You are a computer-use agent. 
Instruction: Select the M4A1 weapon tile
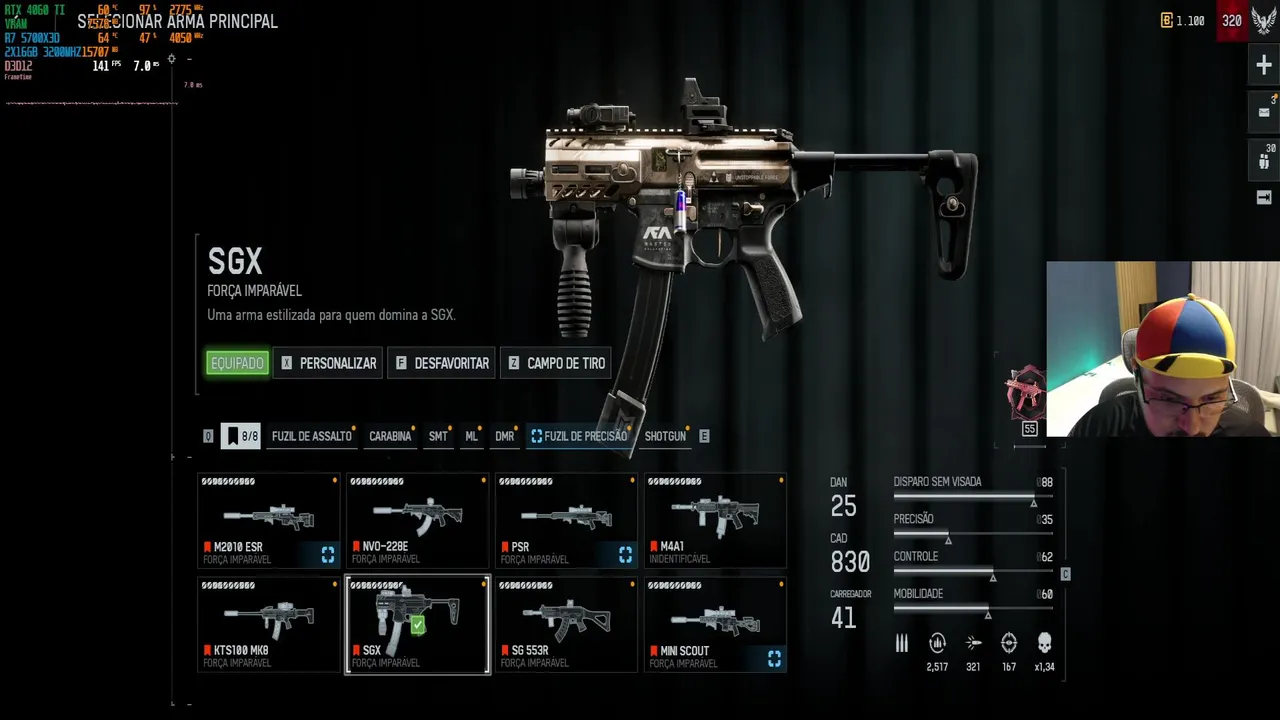(715, 521)
